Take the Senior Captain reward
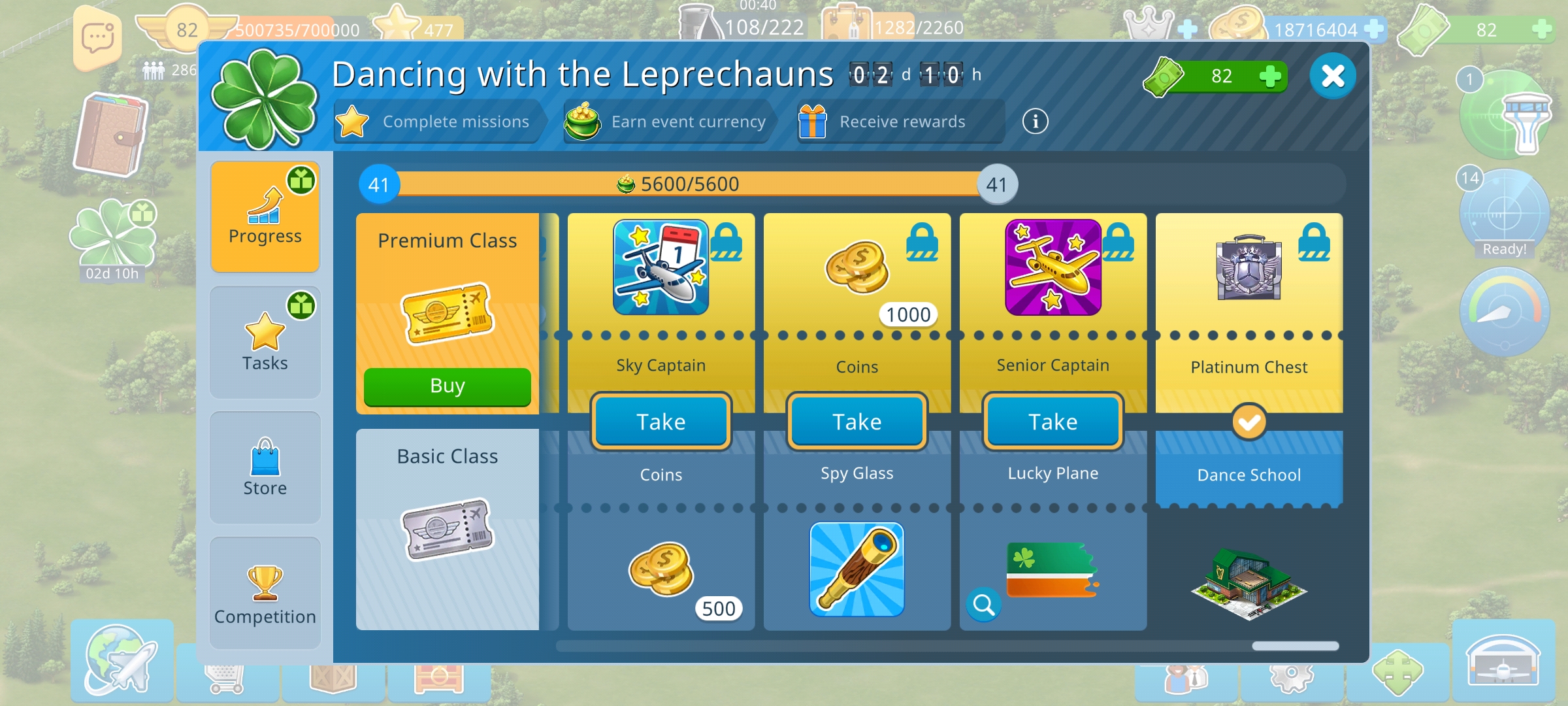Screen dimensions: 1568x706 1052,422
